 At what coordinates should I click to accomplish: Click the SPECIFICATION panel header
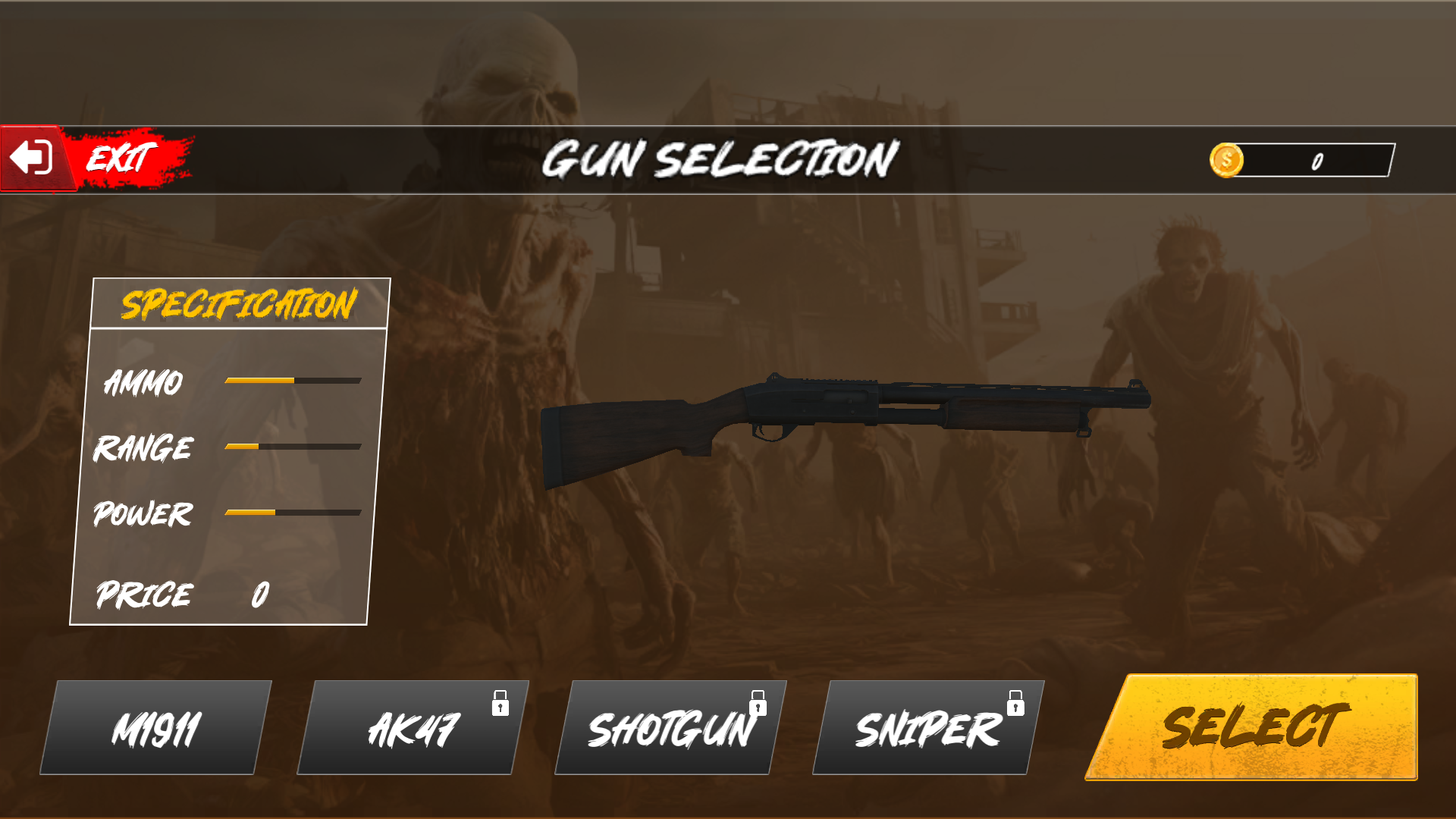point(239,303)
